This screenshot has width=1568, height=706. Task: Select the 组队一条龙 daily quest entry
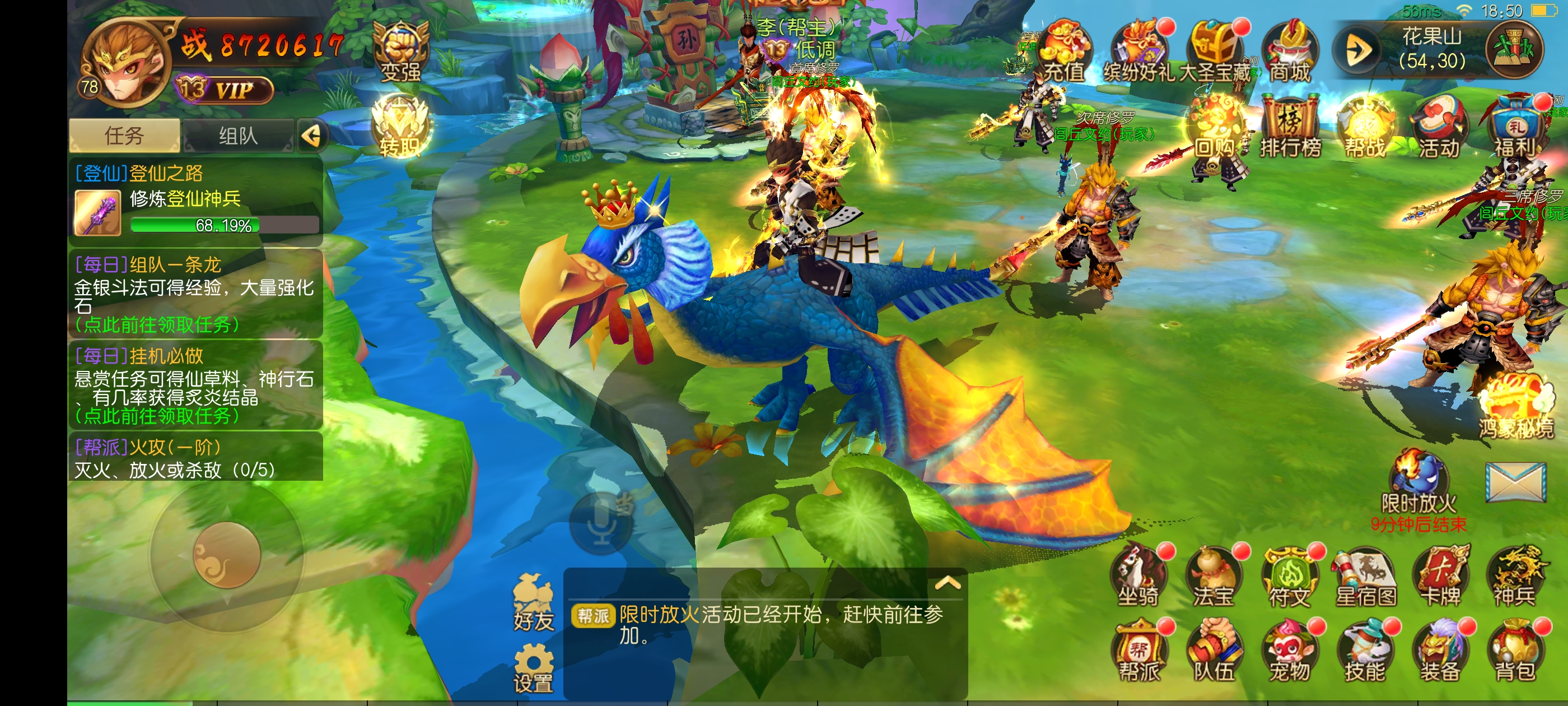coord(195,294)
